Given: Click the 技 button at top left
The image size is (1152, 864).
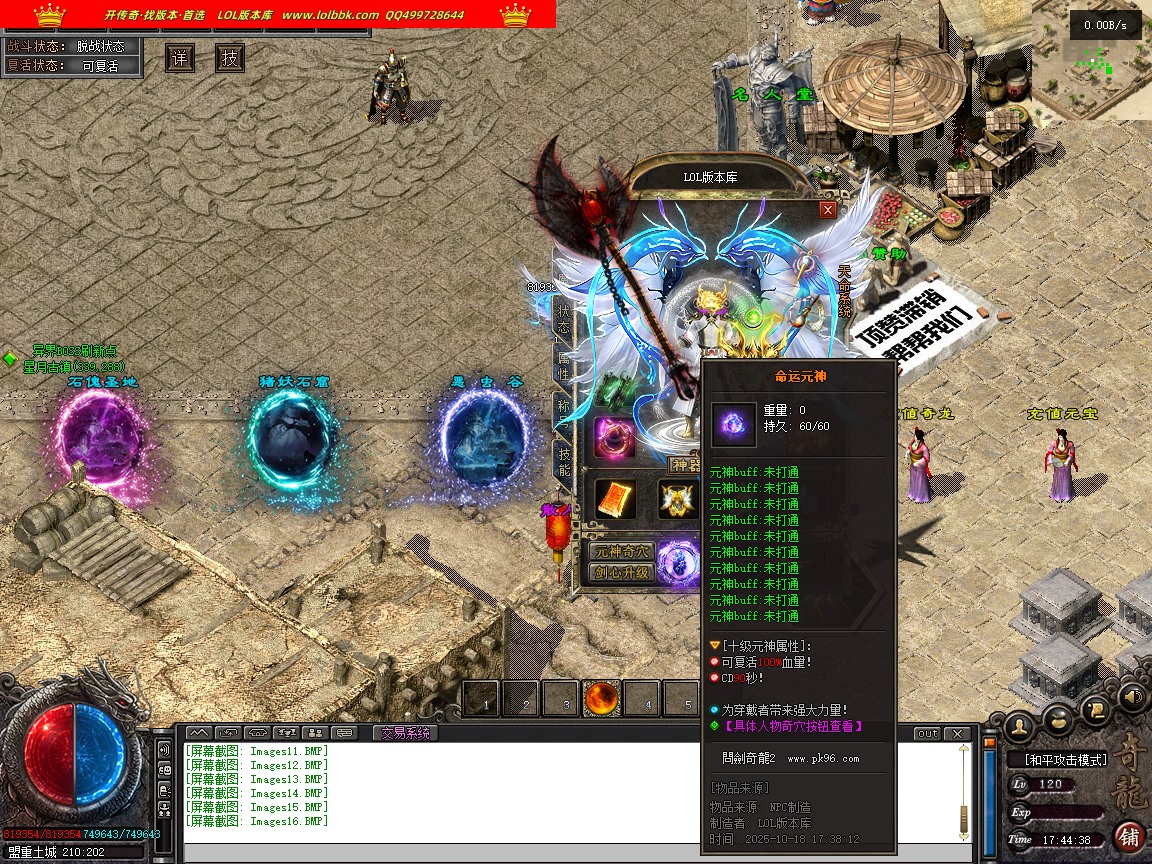Looking at the screenshot, I should (230, 59).
